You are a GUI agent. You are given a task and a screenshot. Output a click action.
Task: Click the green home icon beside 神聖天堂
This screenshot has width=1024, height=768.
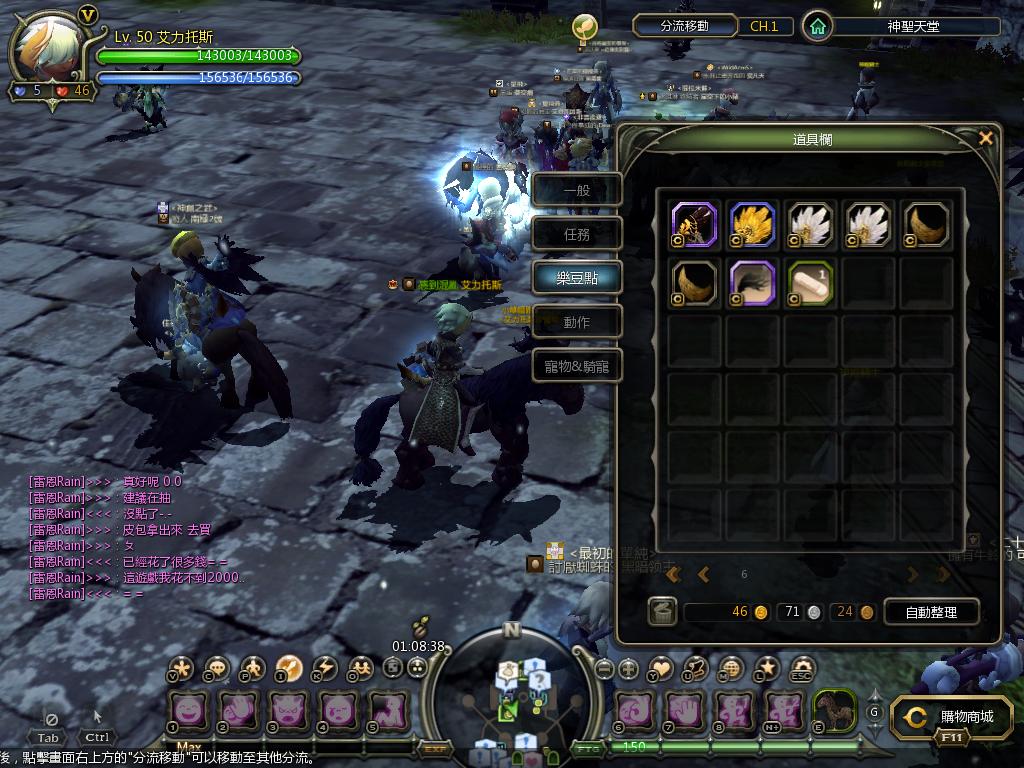click(818, 27)
